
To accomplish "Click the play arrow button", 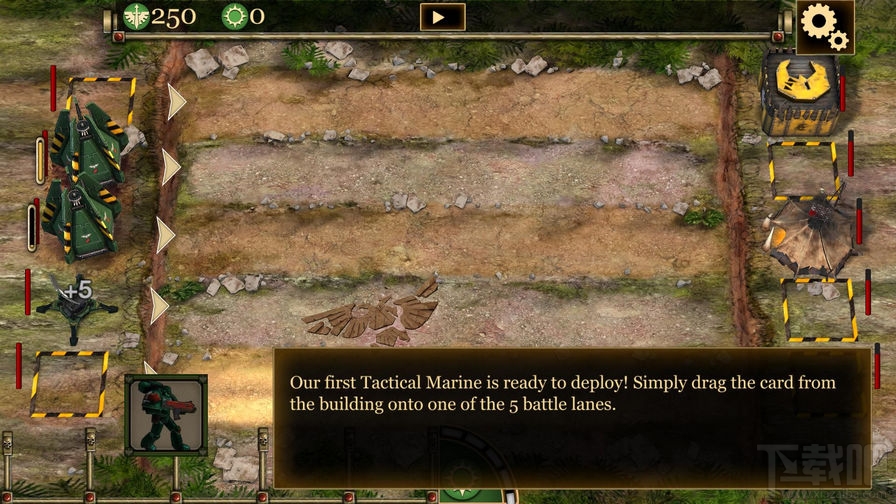I will click(x=442, y=17).
